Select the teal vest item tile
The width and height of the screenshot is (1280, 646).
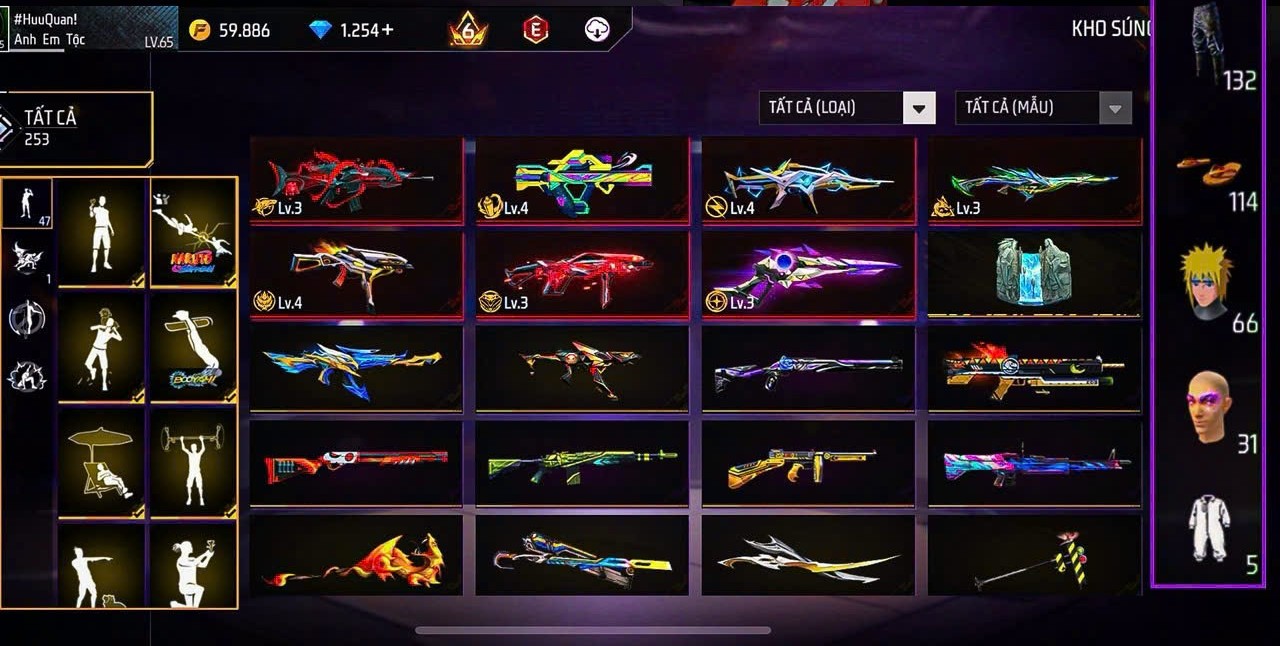(1034, 272)
